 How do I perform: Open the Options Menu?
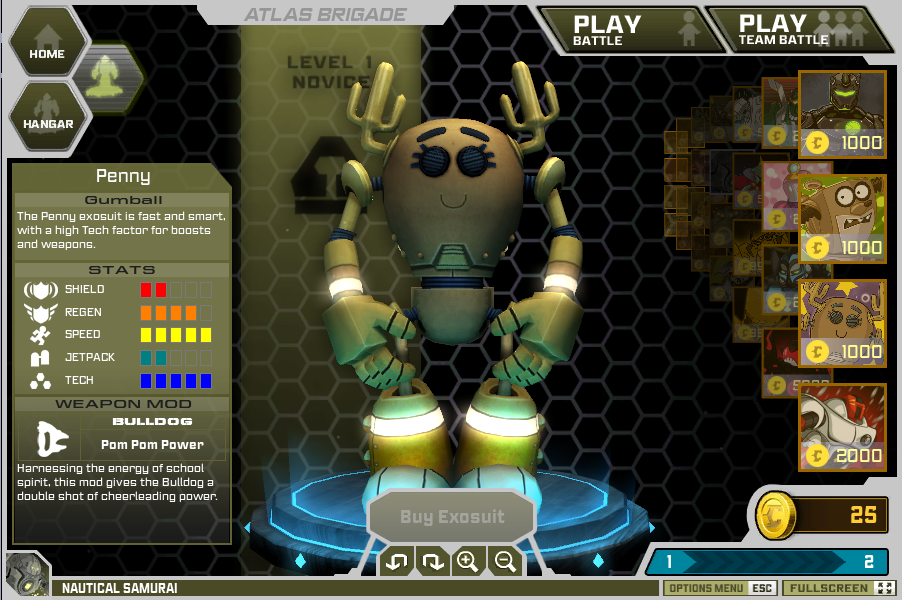pos(718,588)
